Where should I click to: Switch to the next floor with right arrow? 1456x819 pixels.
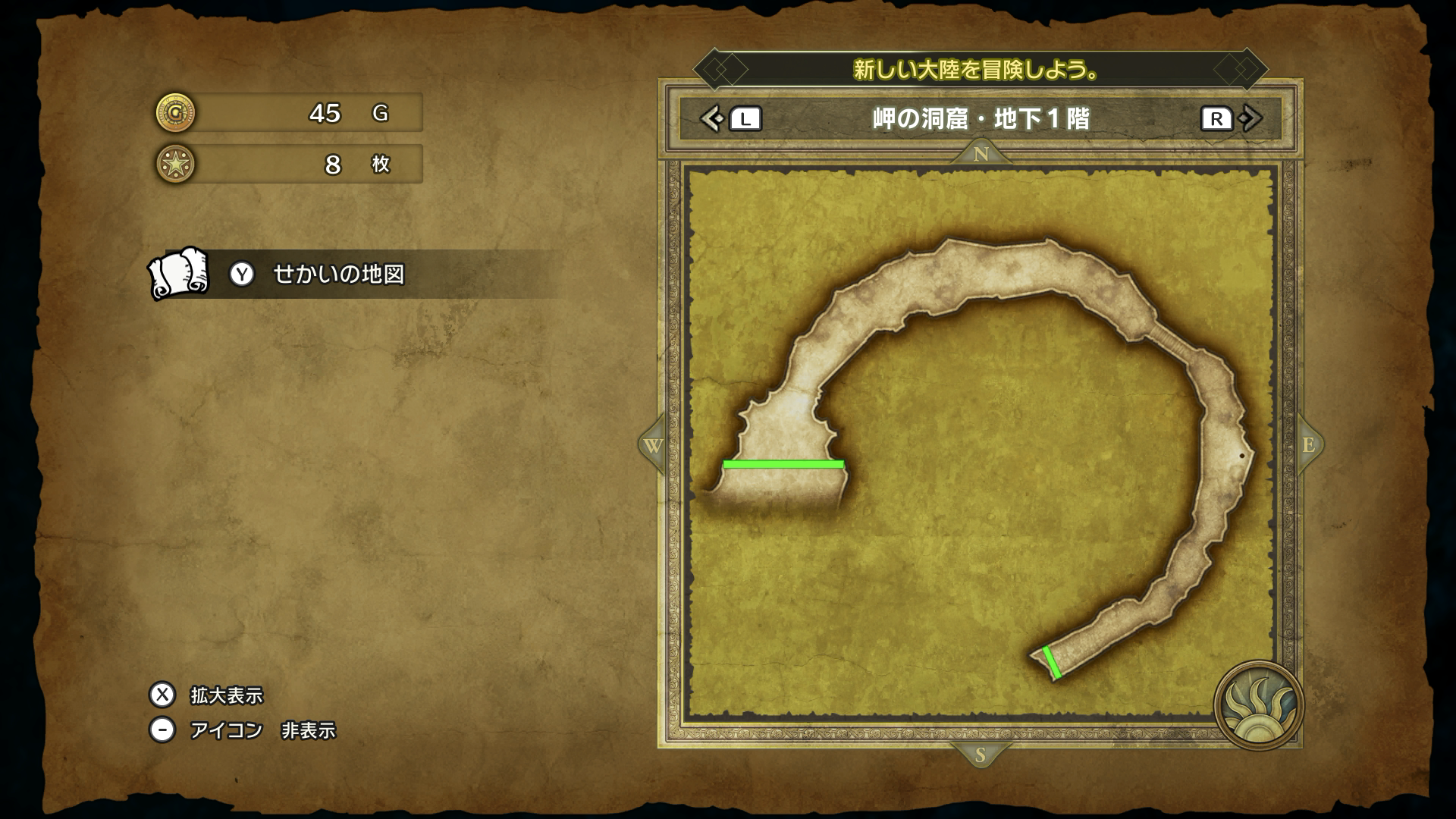[1251, 119]
